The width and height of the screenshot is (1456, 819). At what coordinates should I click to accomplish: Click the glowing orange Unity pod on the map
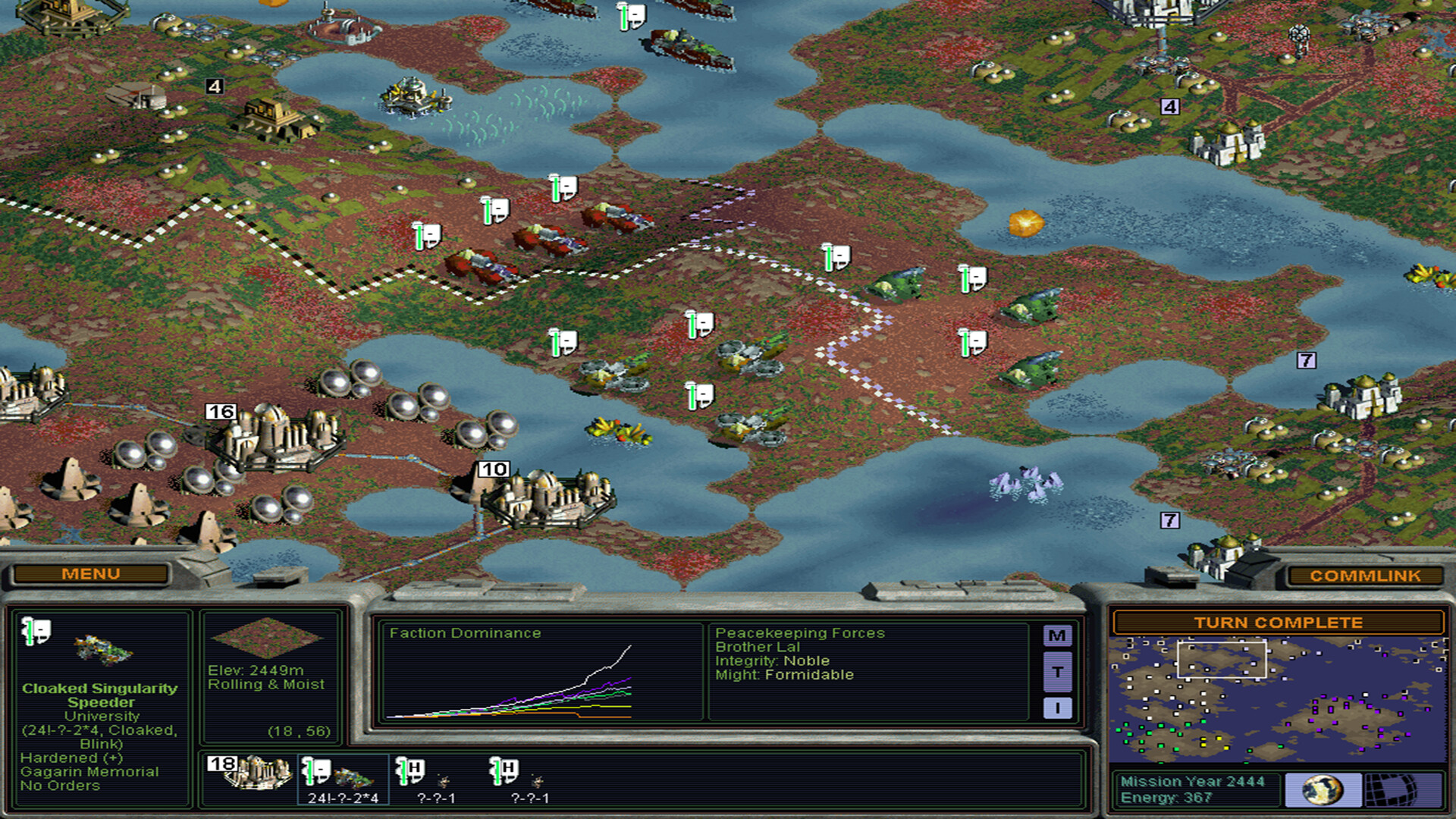click(1026, 223)
